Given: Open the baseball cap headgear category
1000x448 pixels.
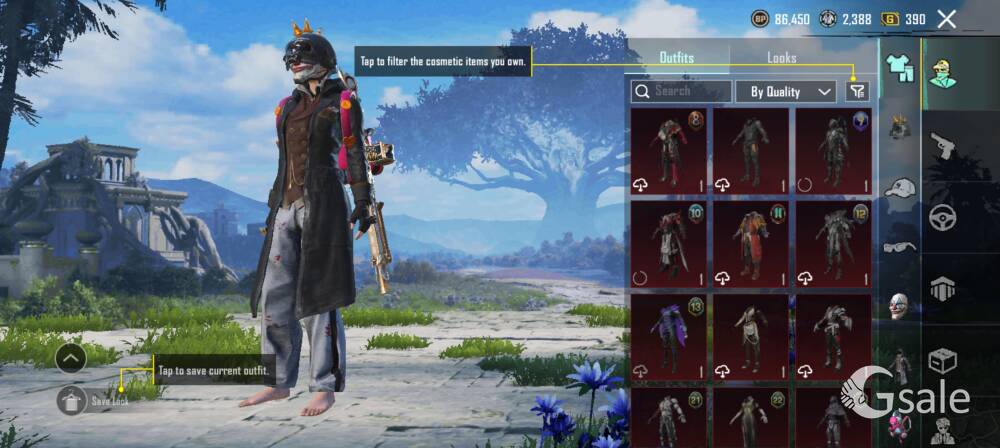Looking at the screenshot, I should point(900,188).
